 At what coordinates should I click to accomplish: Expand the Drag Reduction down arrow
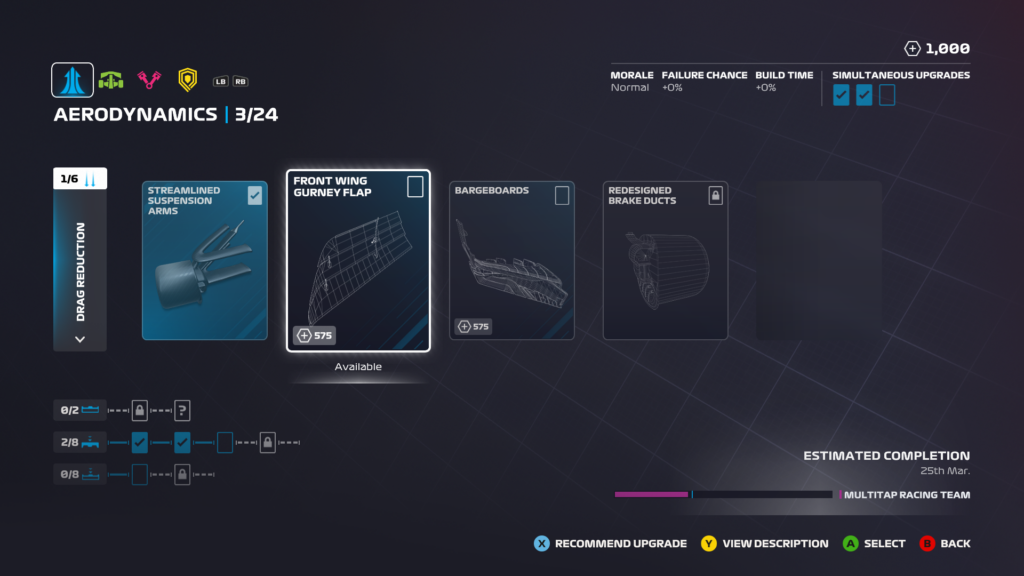point(80,339)
